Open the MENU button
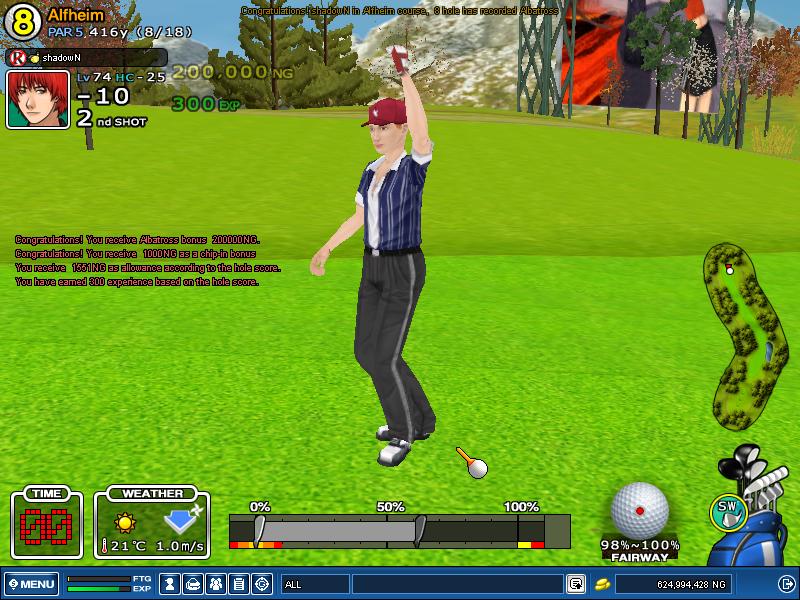The image size is (800, 600). pyautogui.click(x=31, y=584)
